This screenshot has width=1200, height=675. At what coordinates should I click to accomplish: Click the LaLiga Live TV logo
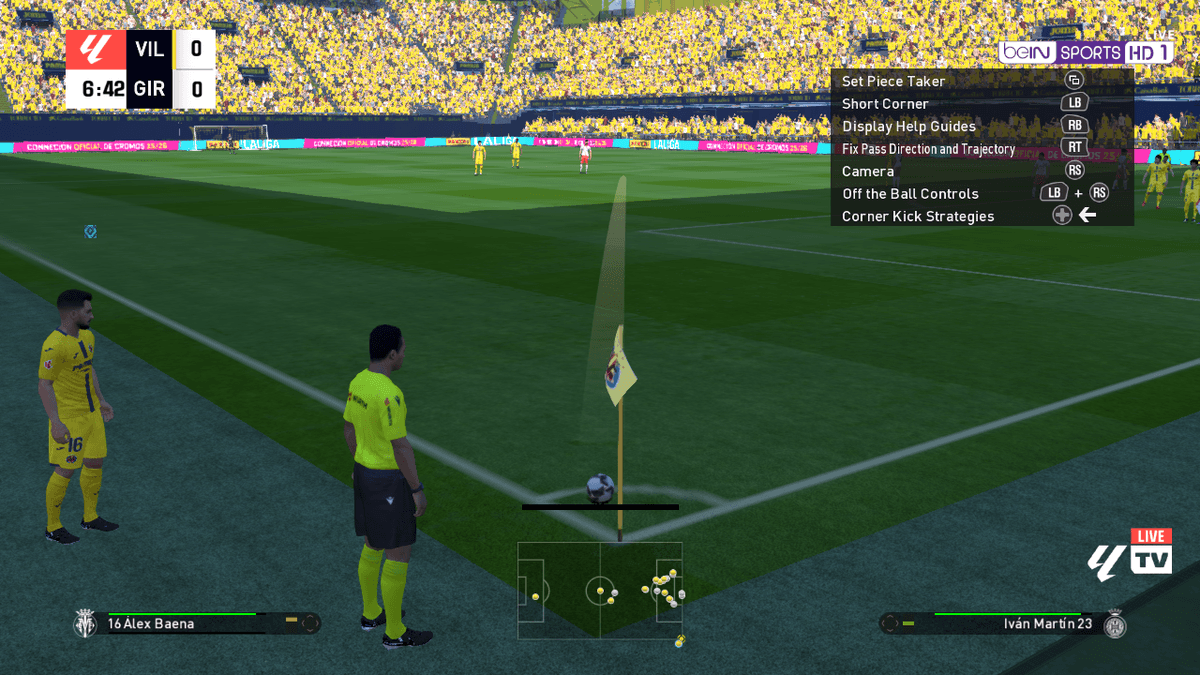click(1130, 553)
